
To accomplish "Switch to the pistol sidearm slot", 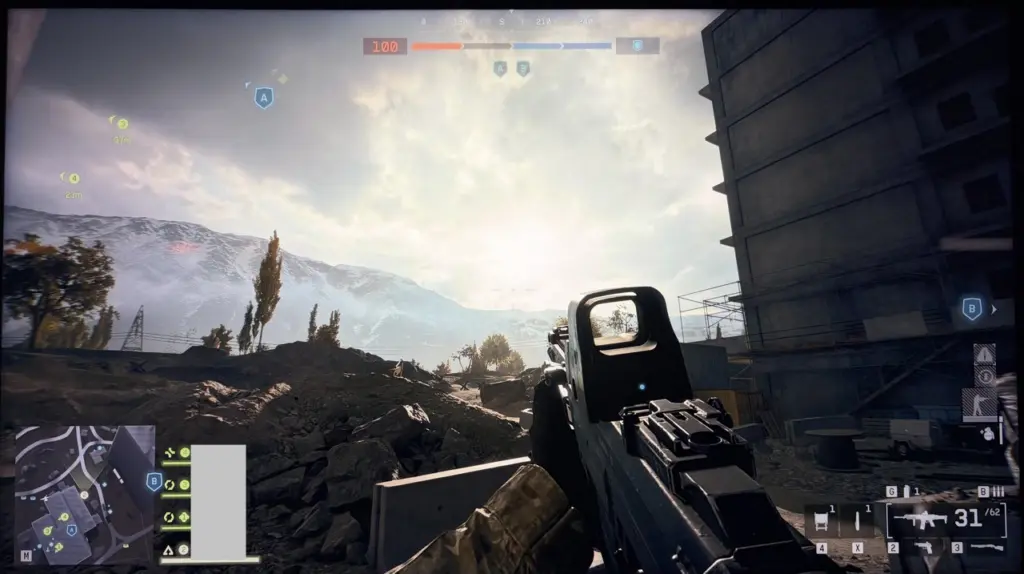I will 923,546.
